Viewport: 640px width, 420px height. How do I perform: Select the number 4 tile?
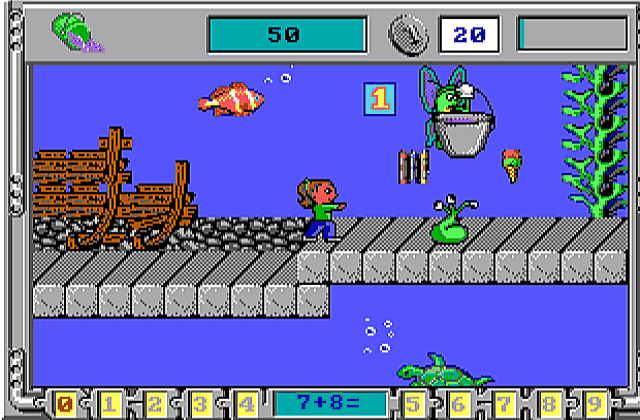(x=246, y=404)
